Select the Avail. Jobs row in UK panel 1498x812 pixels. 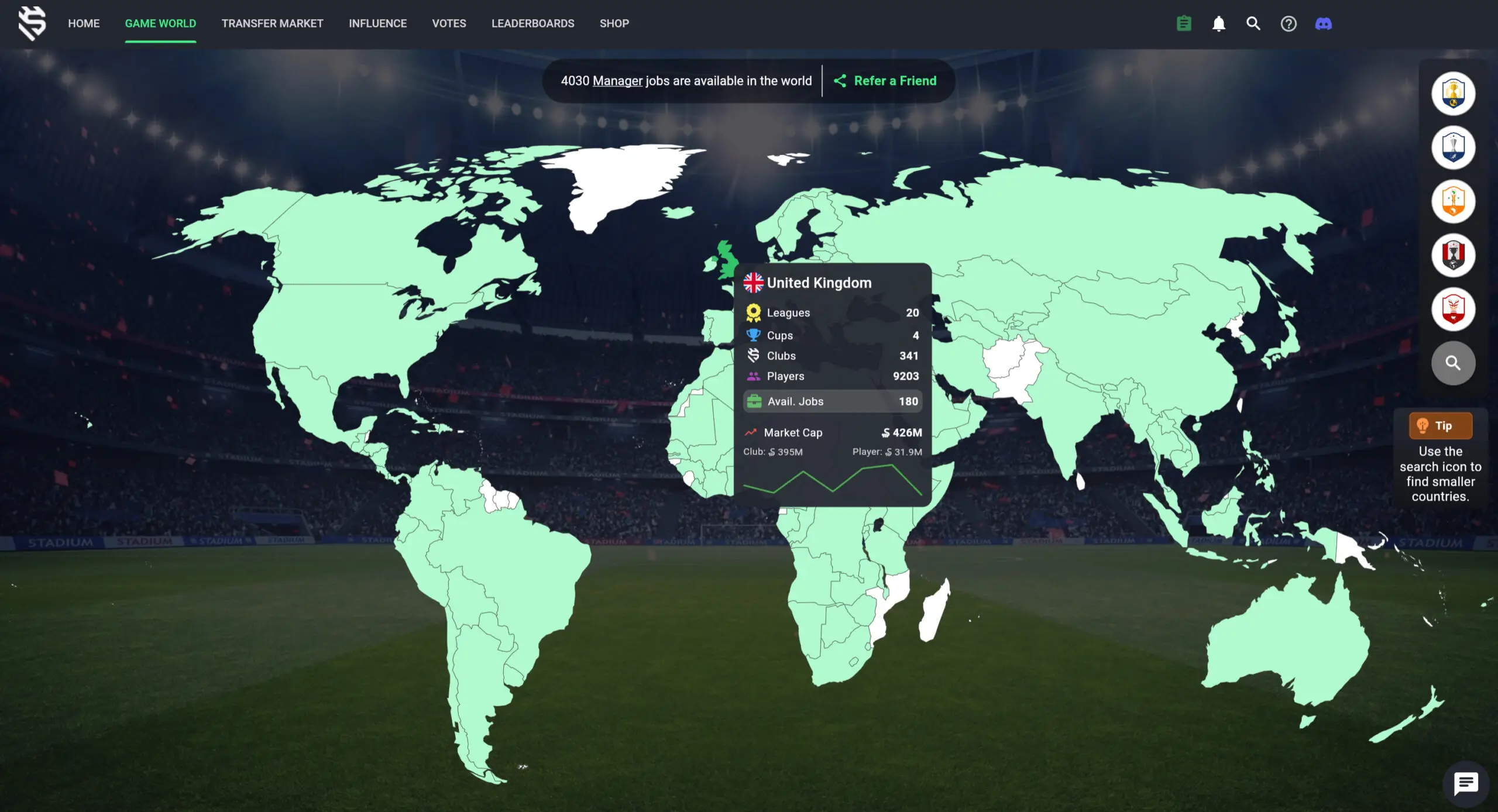pos(832,401)
